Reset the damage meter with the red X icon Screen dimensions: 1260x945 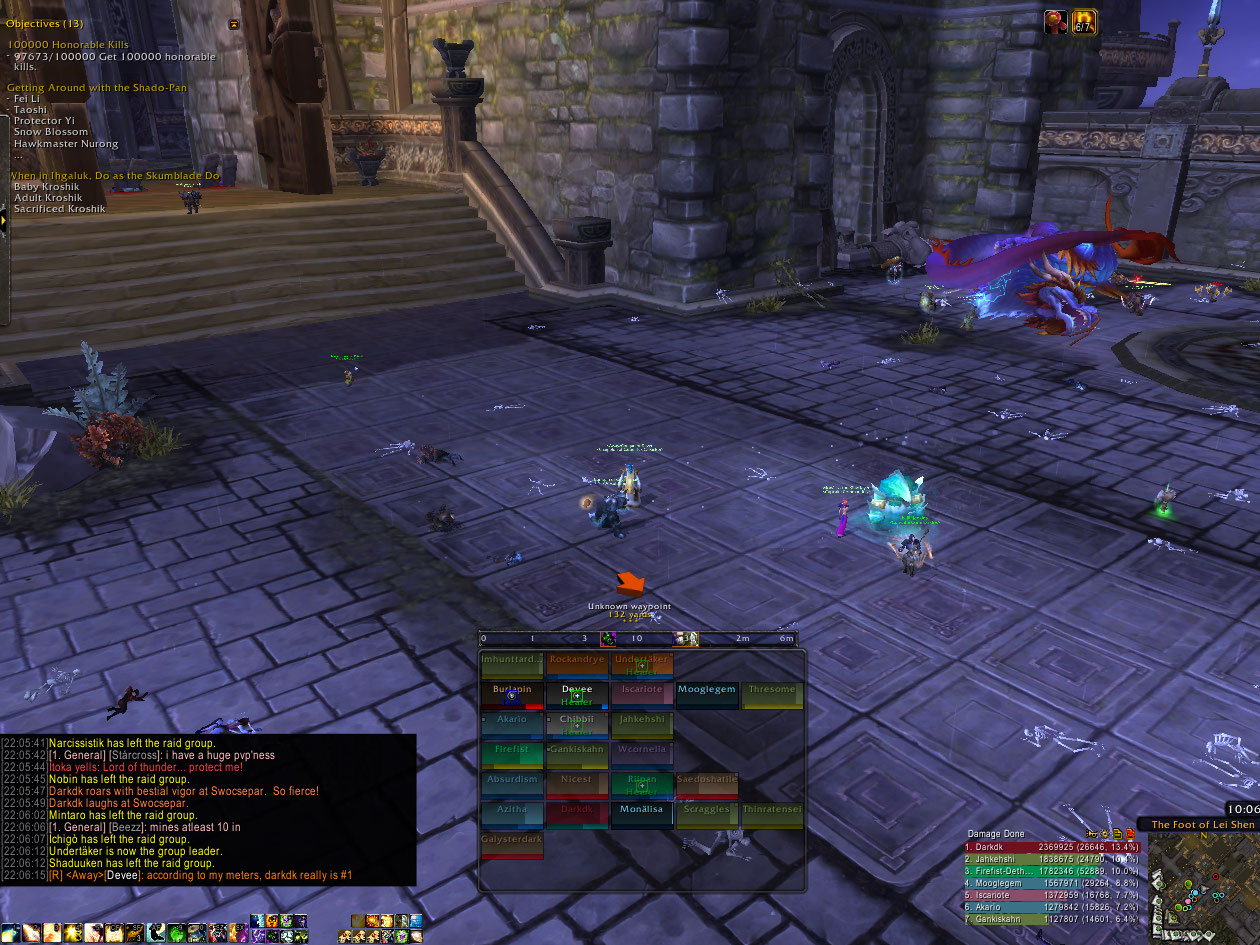(x=1130, y=834)
